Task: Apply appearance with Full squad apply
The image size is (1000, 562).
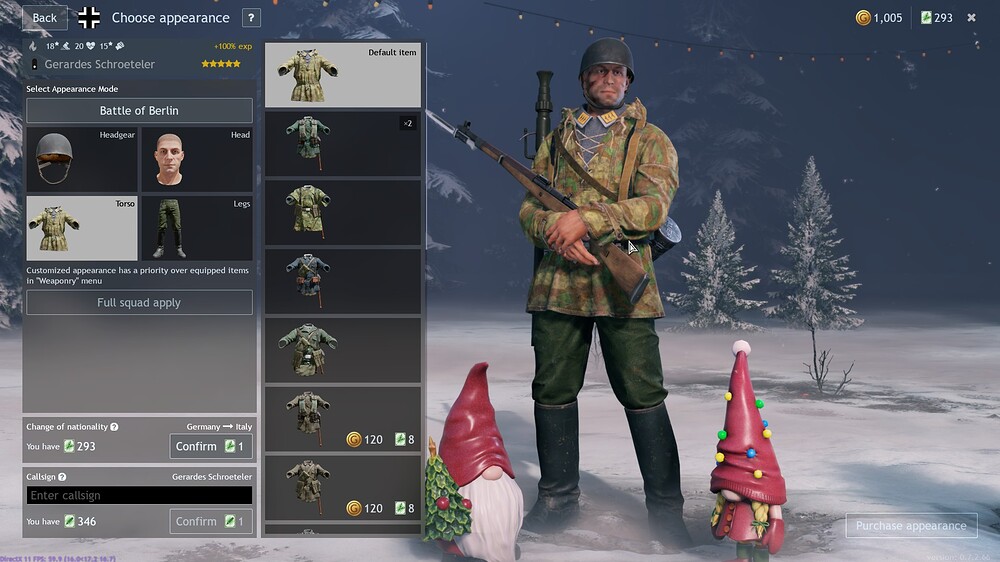Action: [x=139, y=302]
